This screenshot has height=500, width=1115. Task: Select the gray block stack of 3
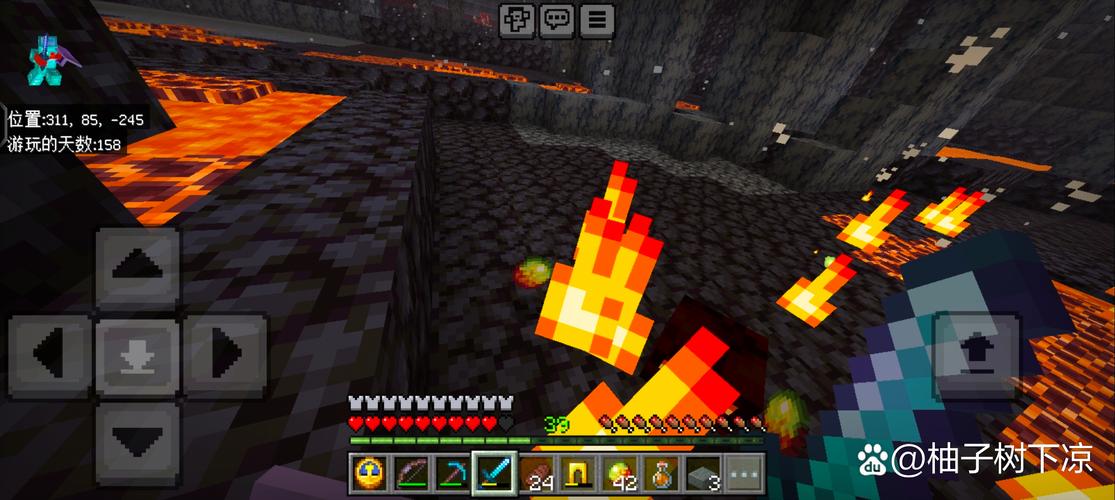(x=703, y=472)
